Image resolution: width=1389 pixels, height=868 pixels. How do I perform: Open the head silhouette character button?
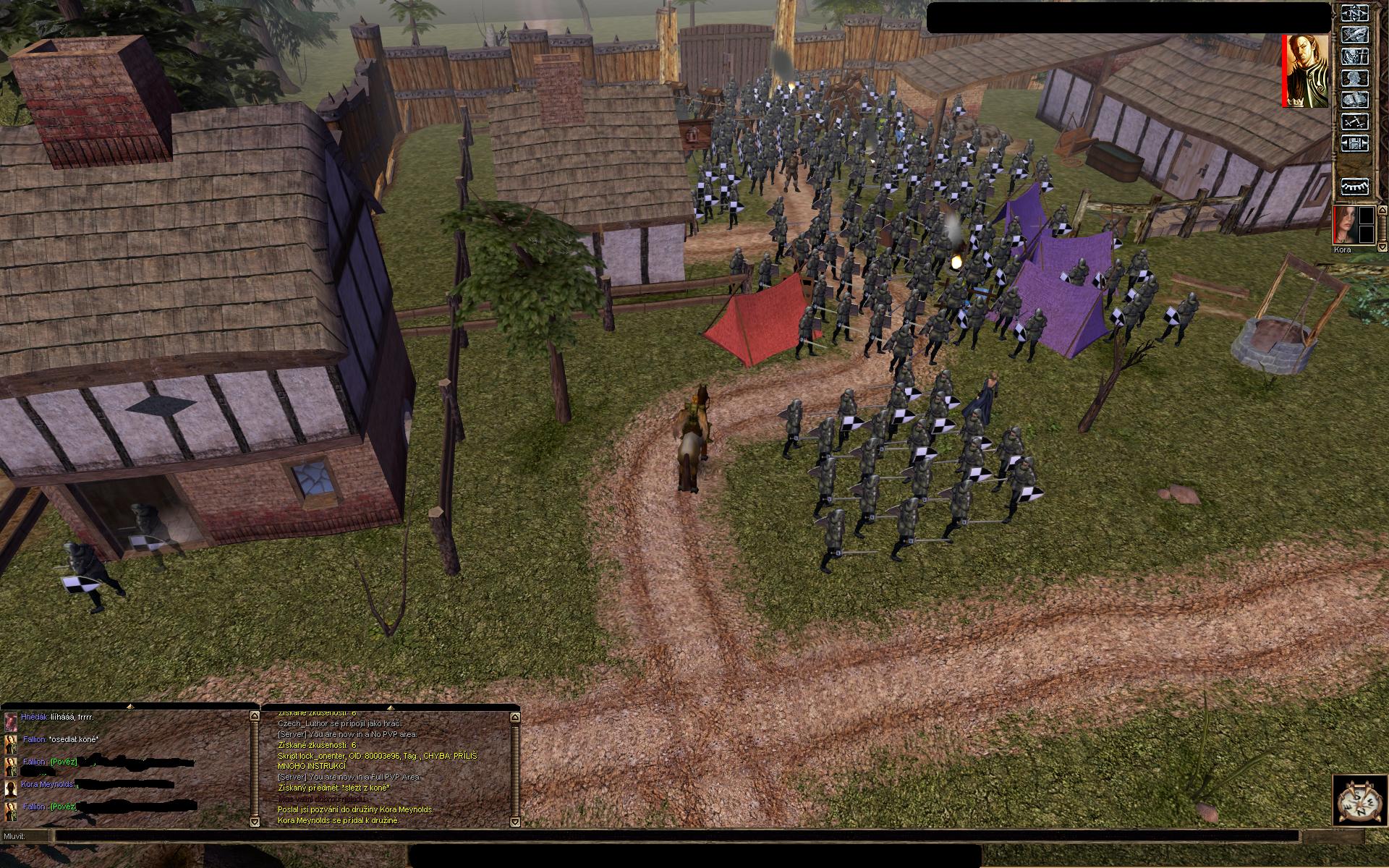[x=1355, y=77]
